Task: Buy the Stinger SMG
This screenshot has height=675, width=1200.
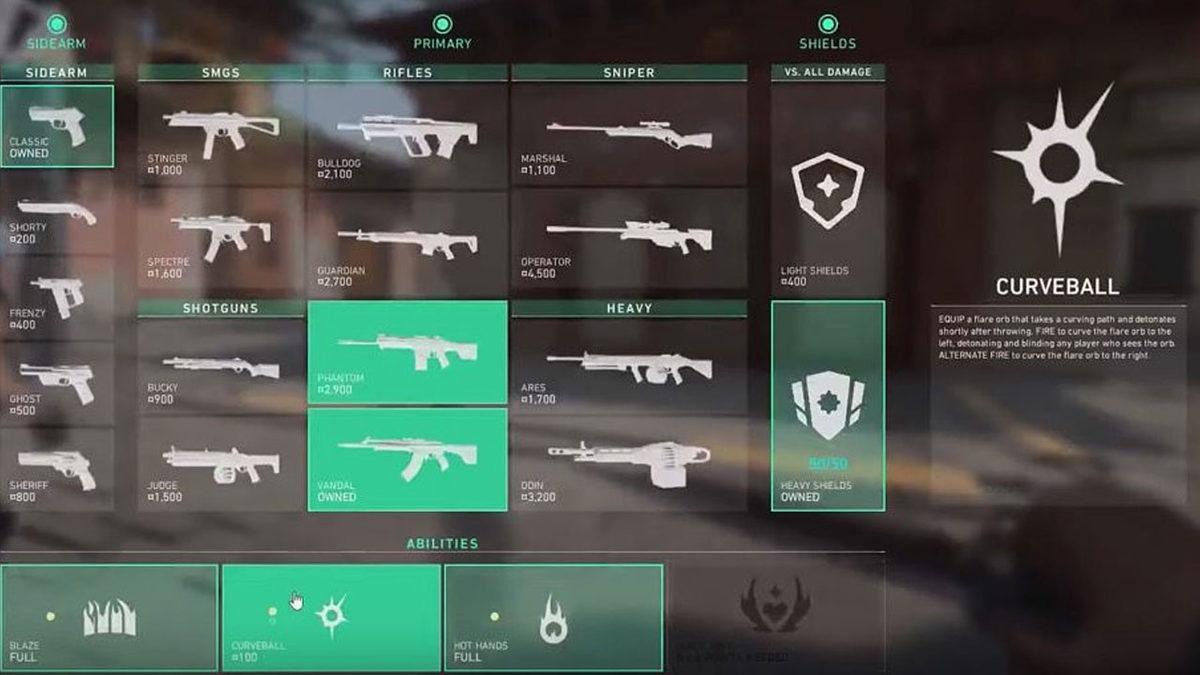Action: coord(221,135)
